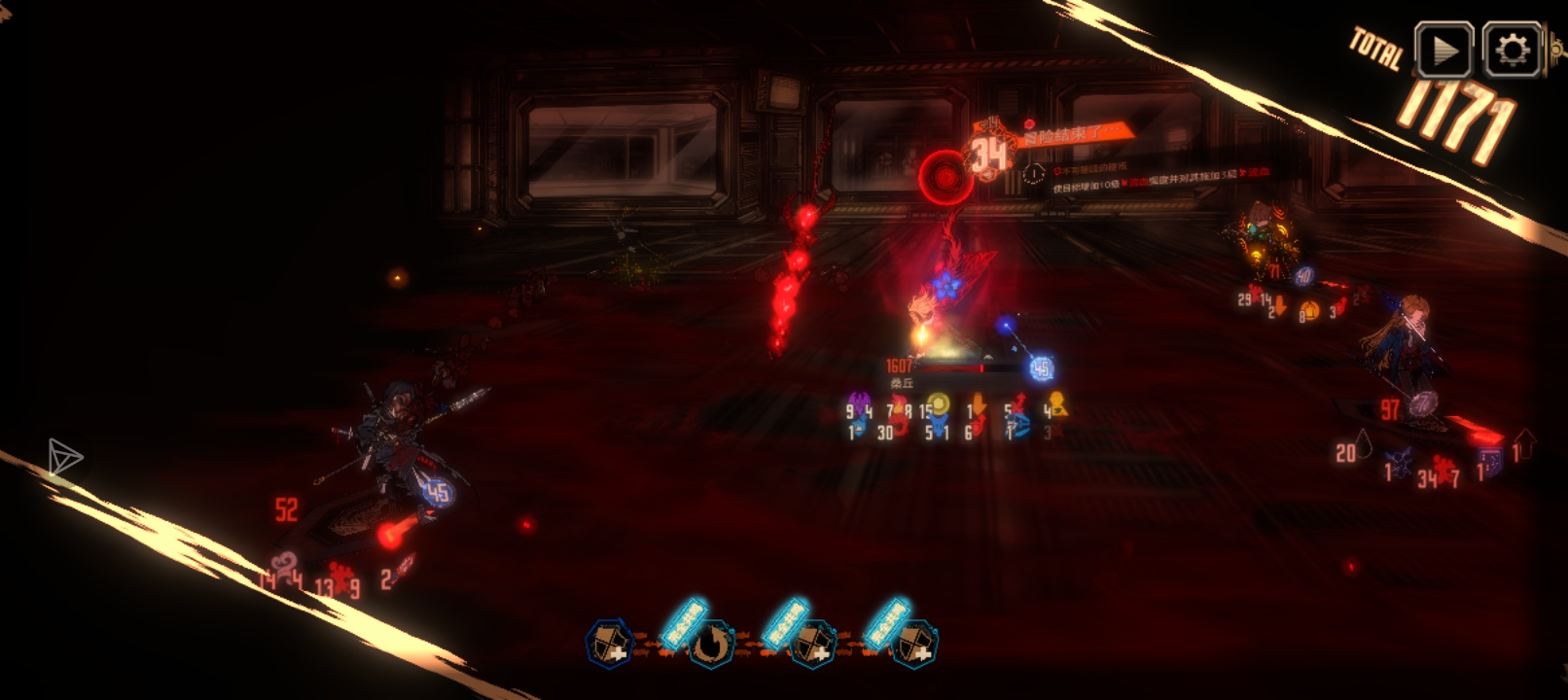This screenshot has height=700, width=1568.
Task: Open the gear settings menu
Action: [1512, 50]
